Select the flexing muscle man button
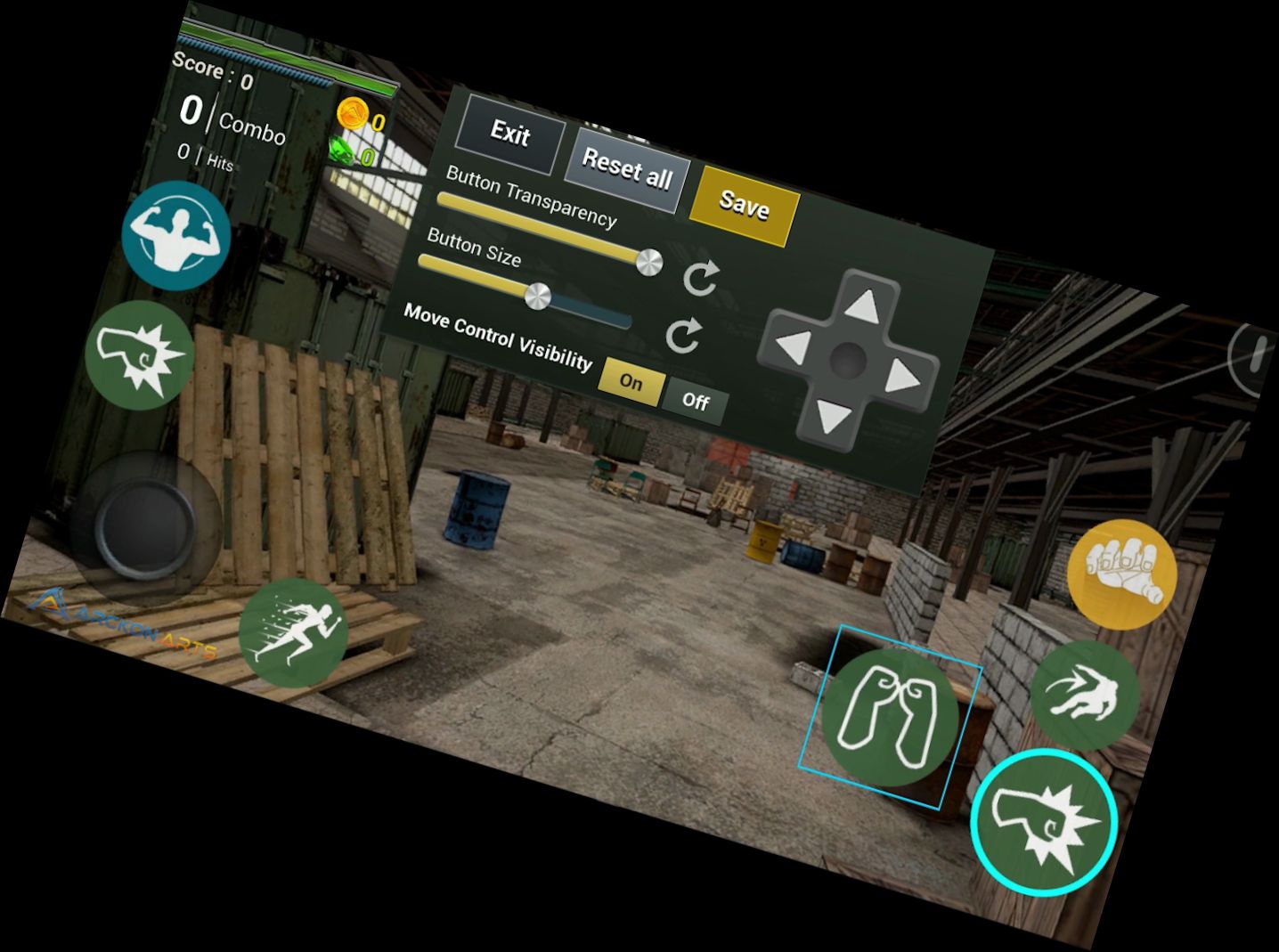The image size is (1279, 952). 176,235
